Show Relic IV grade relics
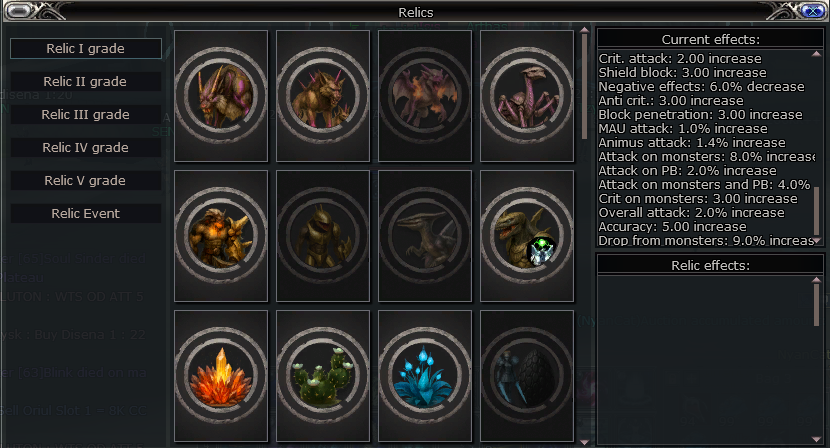This screenshot has height=448, width=830. [x=86, y=147]
